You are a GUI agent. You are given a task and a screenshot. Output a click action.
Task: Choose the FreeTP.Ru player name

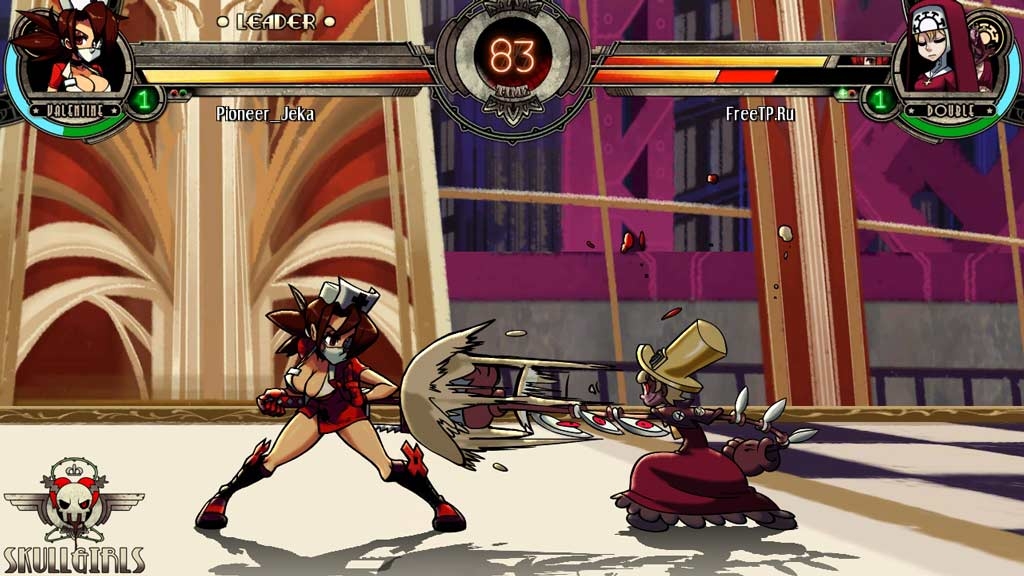pos(760,114)
